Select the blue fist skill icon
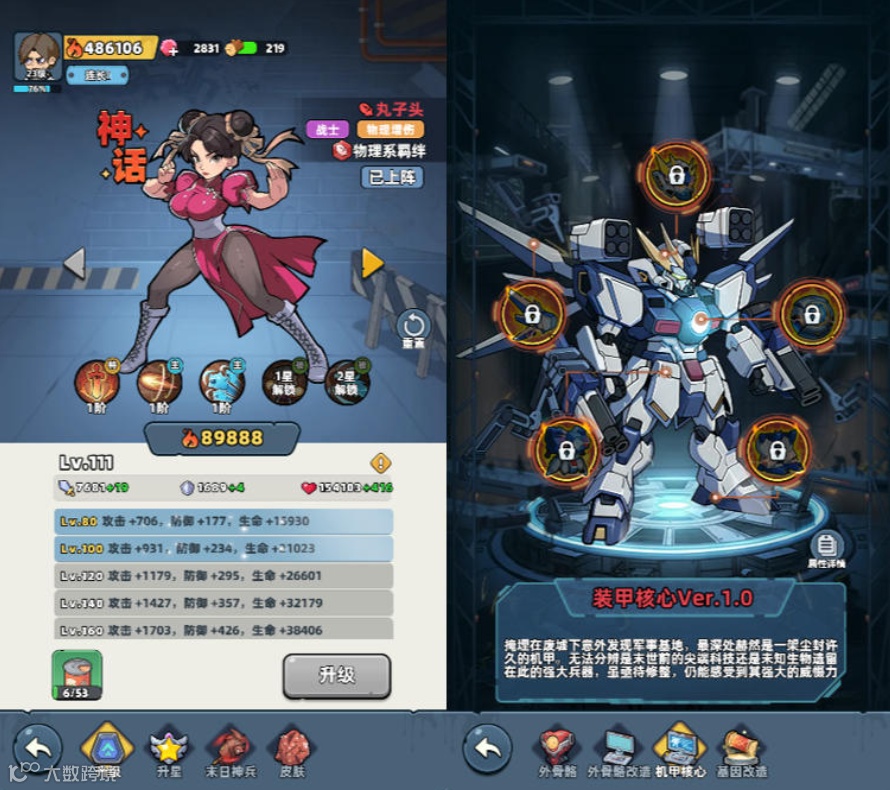 (221, 382)
